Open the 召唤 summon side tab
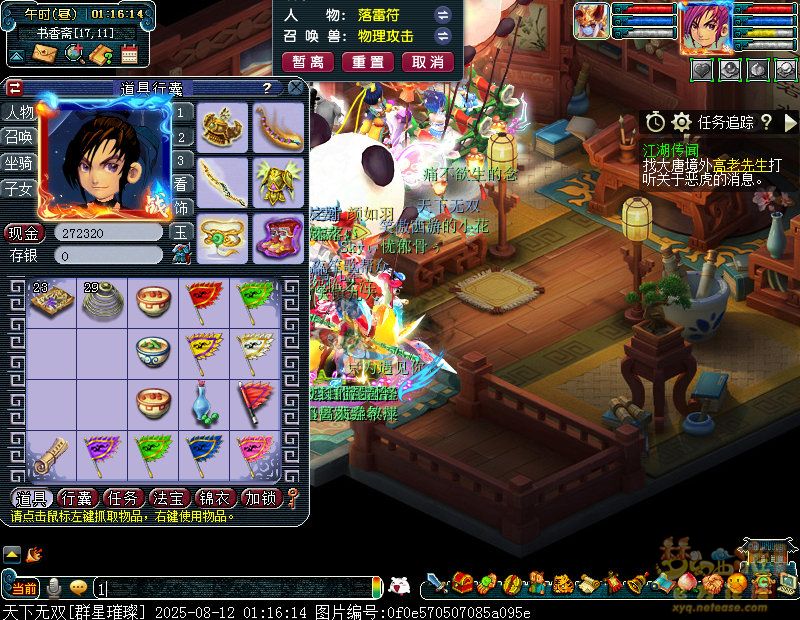 (17, 137)
